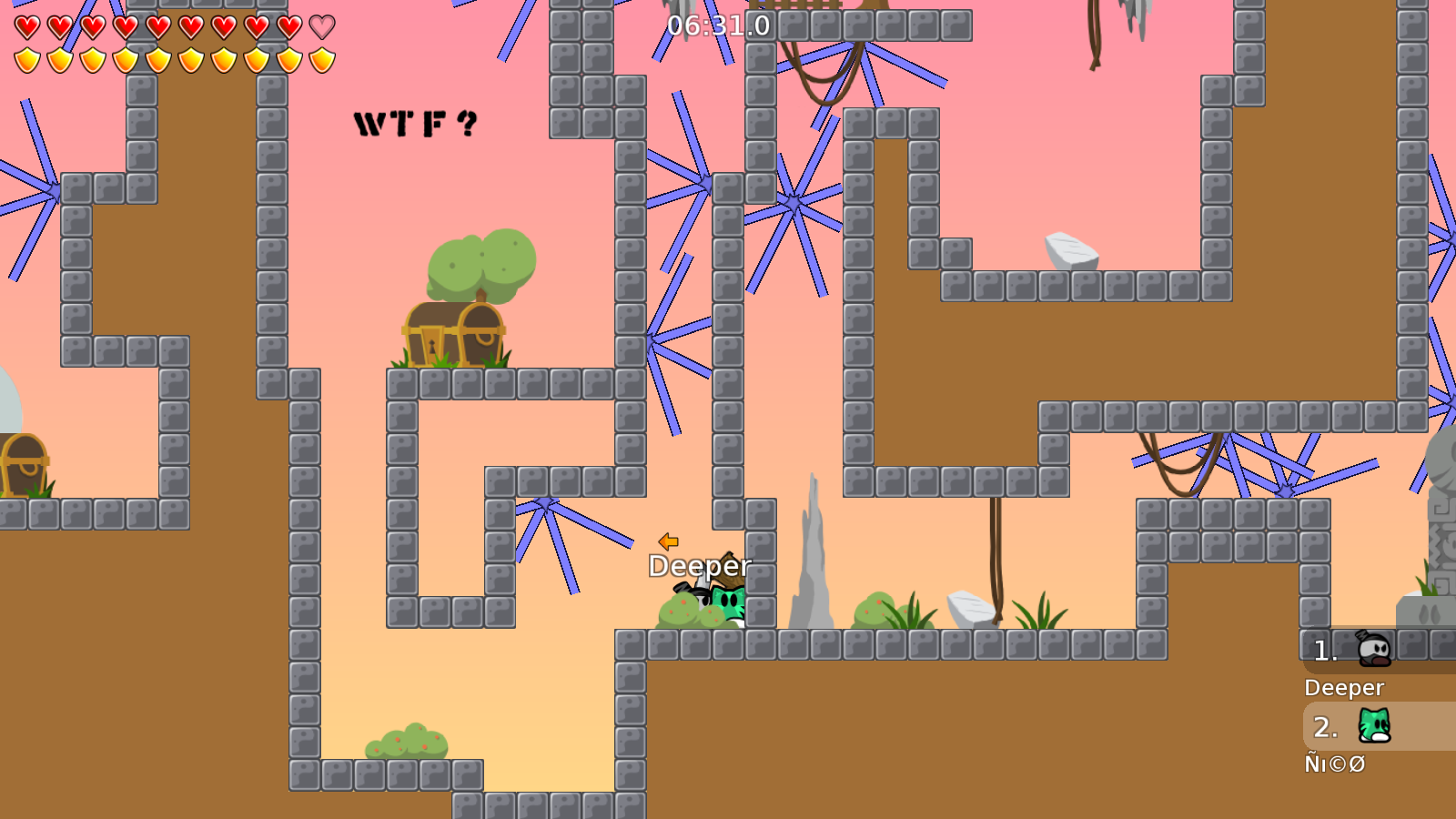The width and height of the screenshot is (1456, 819).
Task: Click the Deeper name on the leaderboard
Action: pos(1345,688)
